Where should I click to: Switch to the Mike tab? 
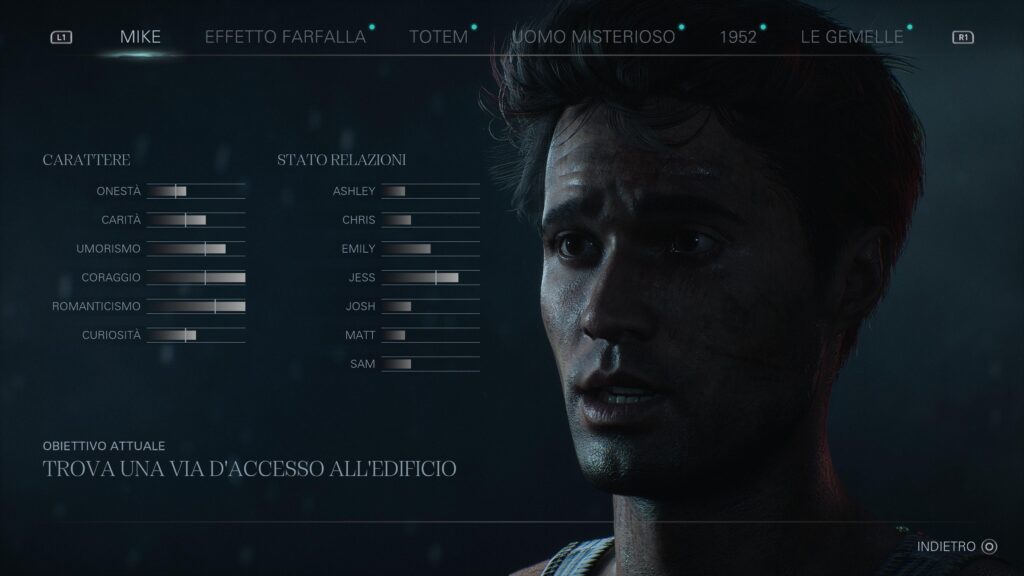pyautogui.click(x=140, y=37)
